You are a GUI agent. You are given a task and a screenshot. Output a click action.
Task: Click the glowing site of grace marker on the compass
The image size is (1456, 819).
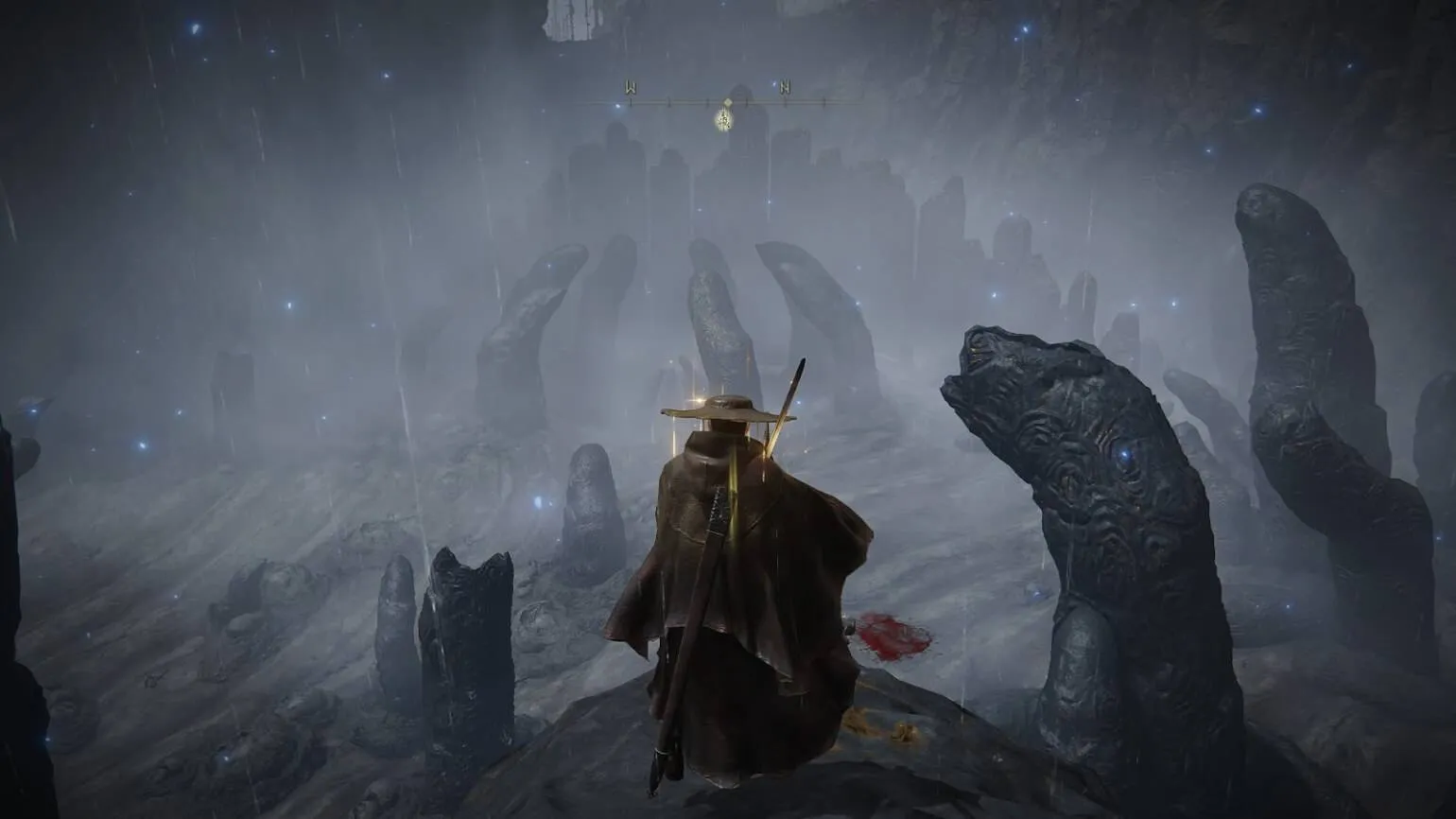tap(725, 119)
